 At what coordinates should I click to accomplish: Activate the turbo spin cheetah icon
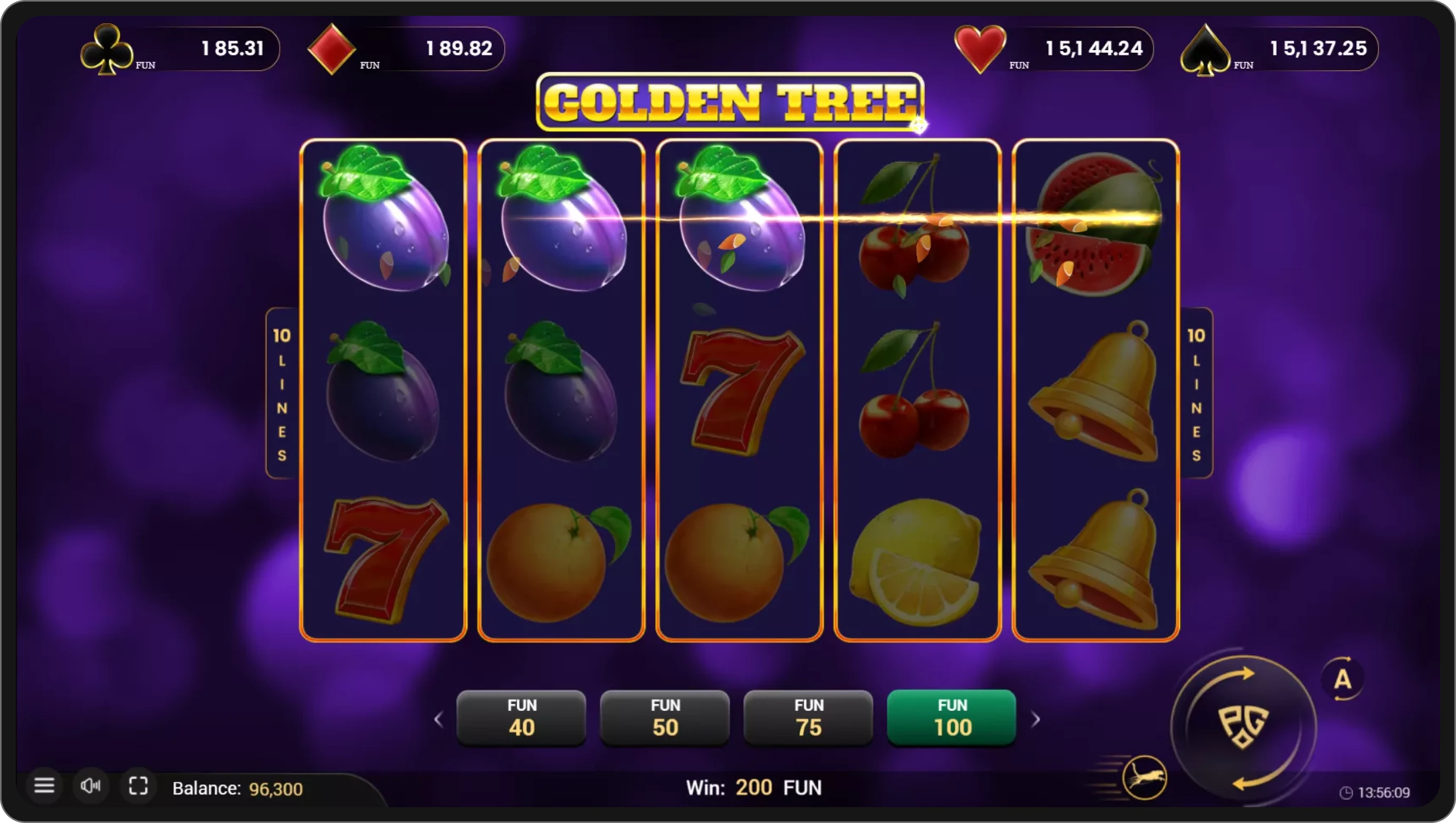pyautogui.click(x=1145, y=778)
